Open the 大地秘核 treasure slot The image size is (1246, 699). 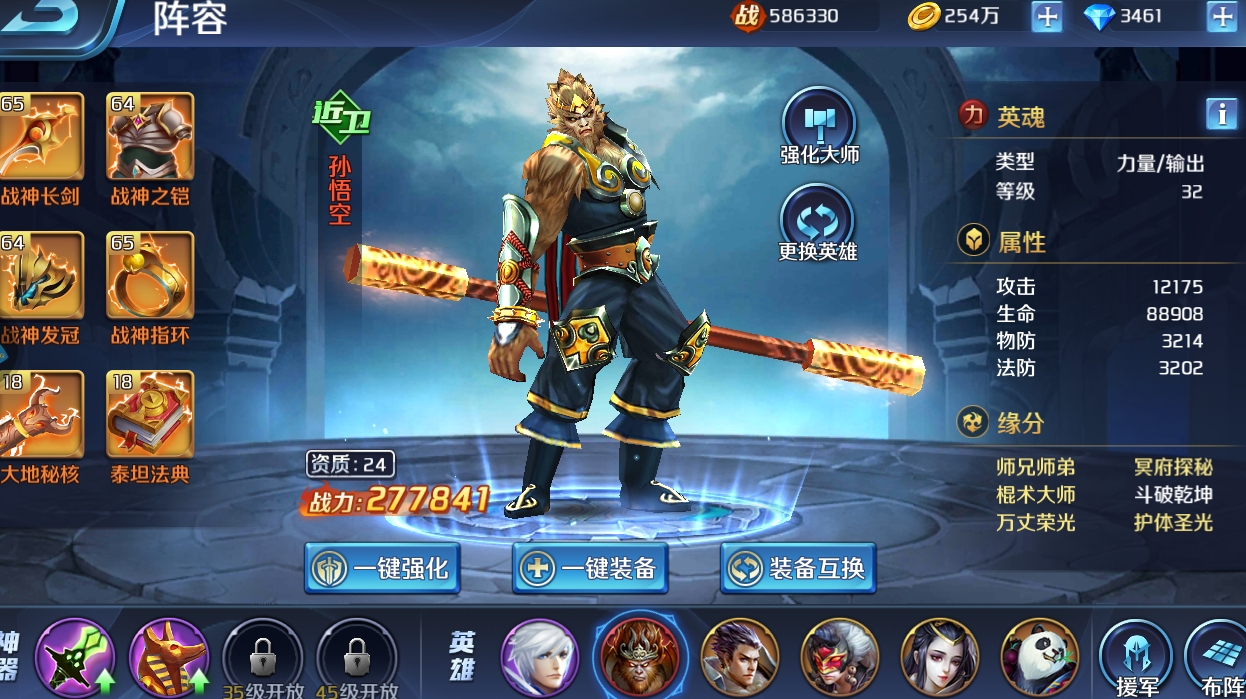tap(40, 415)
